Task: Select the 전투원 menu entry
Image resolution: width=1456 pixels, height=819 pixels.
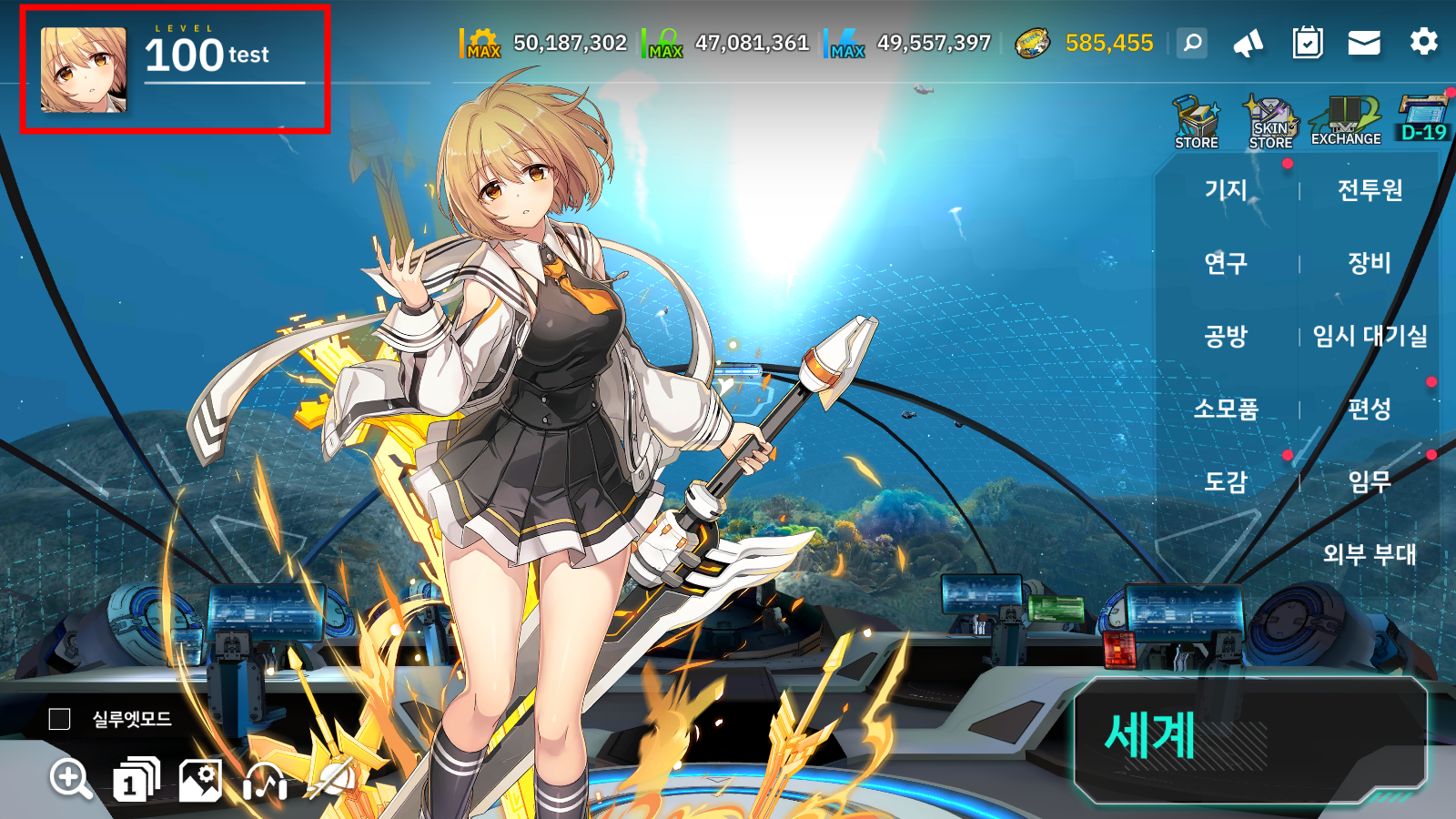Action: click(x=1370, y=190)
